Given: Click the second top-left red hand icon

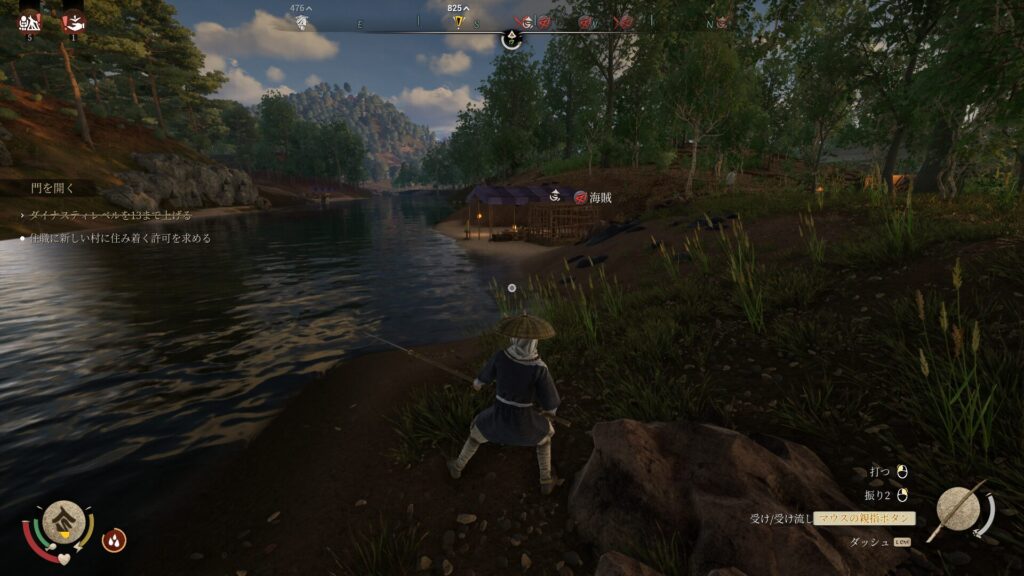Looking at the screenshot, I should [x=73, y=20].
